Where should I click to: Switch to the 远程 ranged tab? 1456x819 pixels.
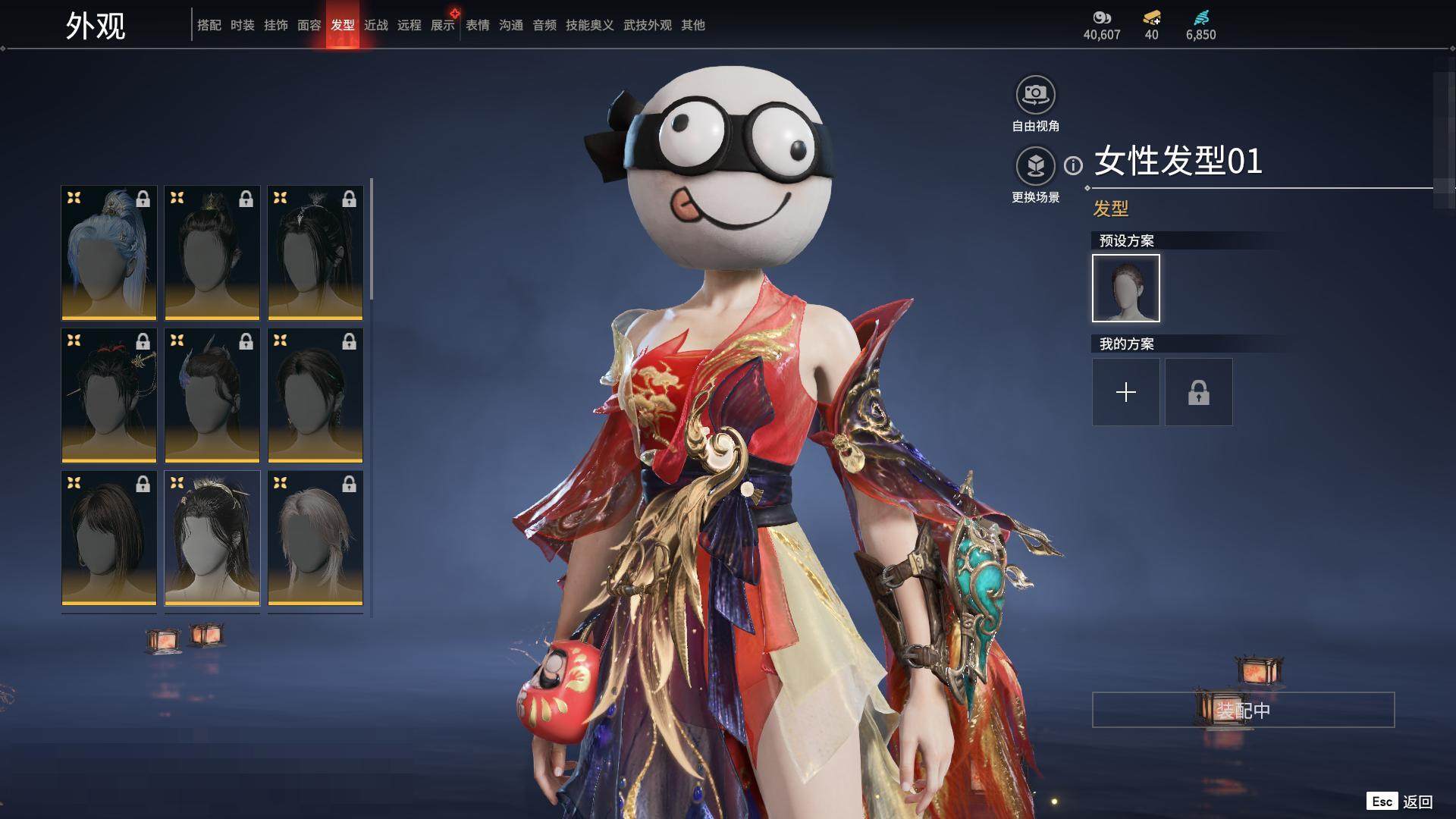tap(409, 25)
